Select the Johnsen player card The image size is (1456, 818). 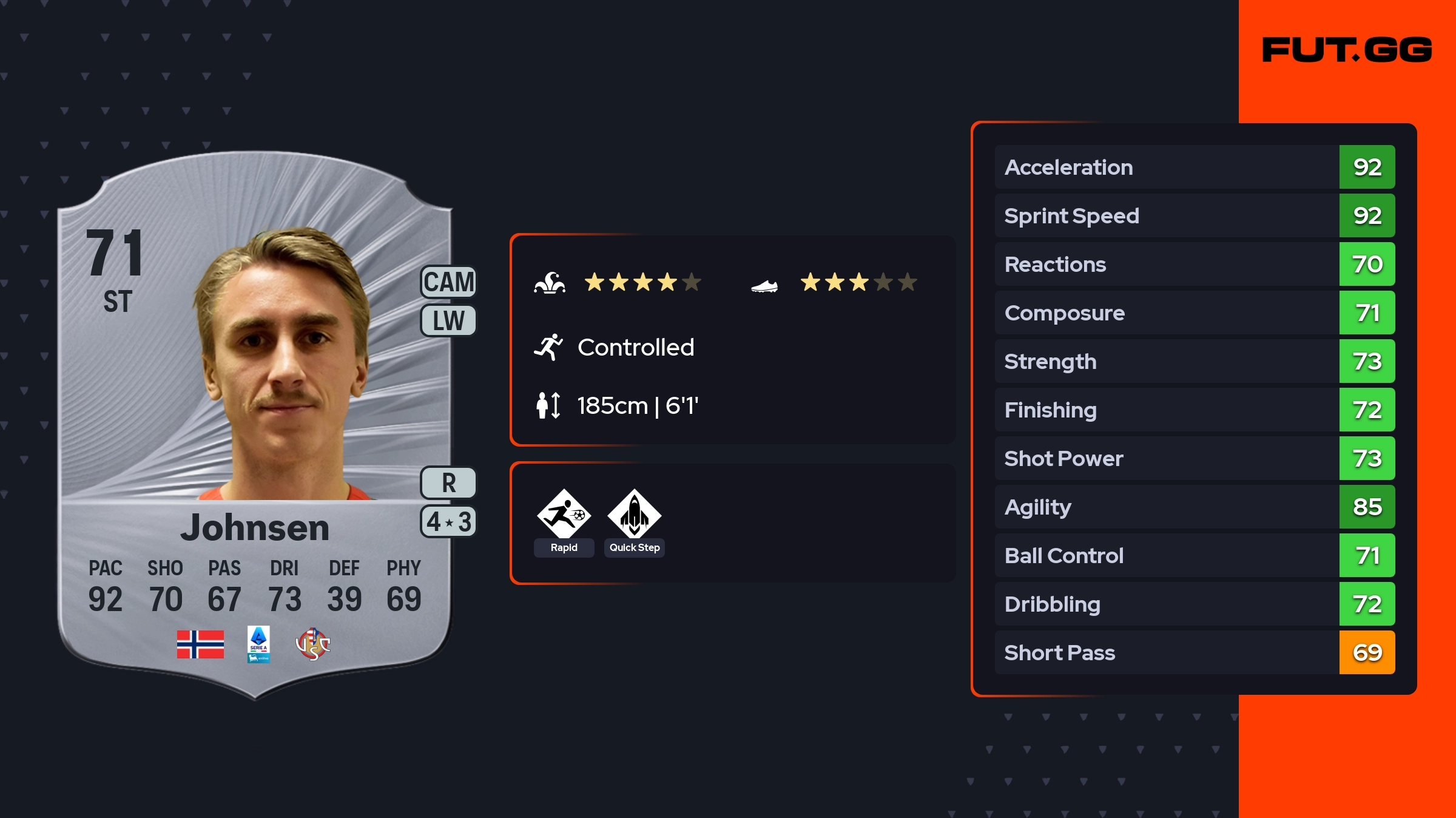coord(255,425)
